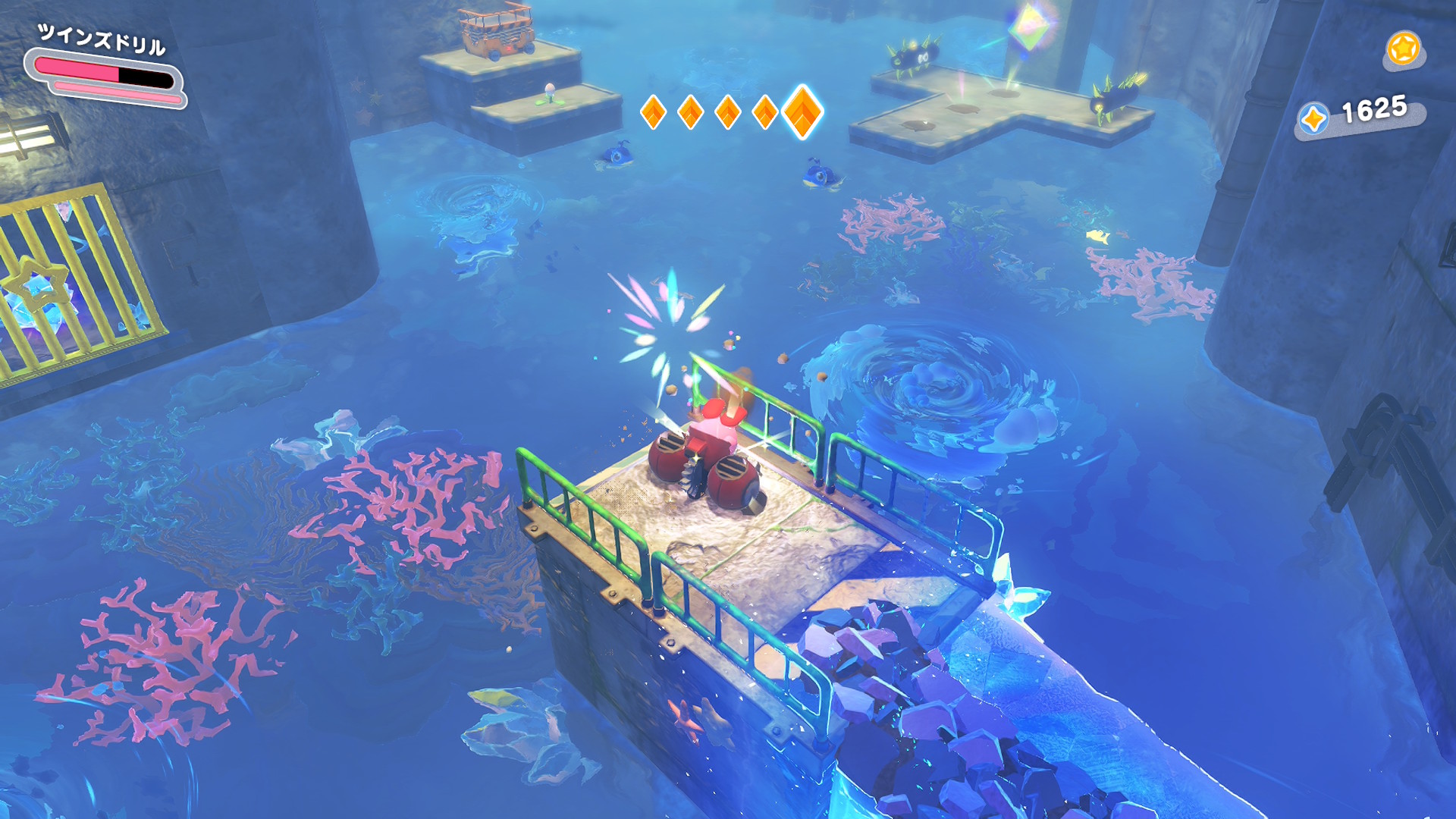Select the ツインズドリル ability name label
This screenshot has width=1456, height=819.
click(101, 39)
